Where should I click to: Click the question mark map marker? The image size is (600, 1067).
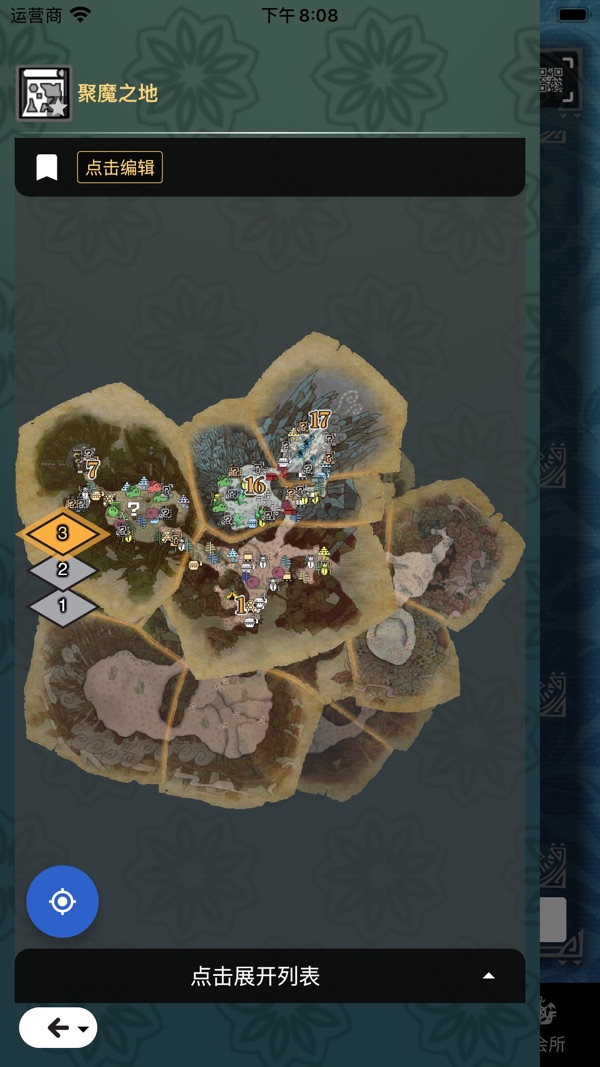(x=134, y=509)
